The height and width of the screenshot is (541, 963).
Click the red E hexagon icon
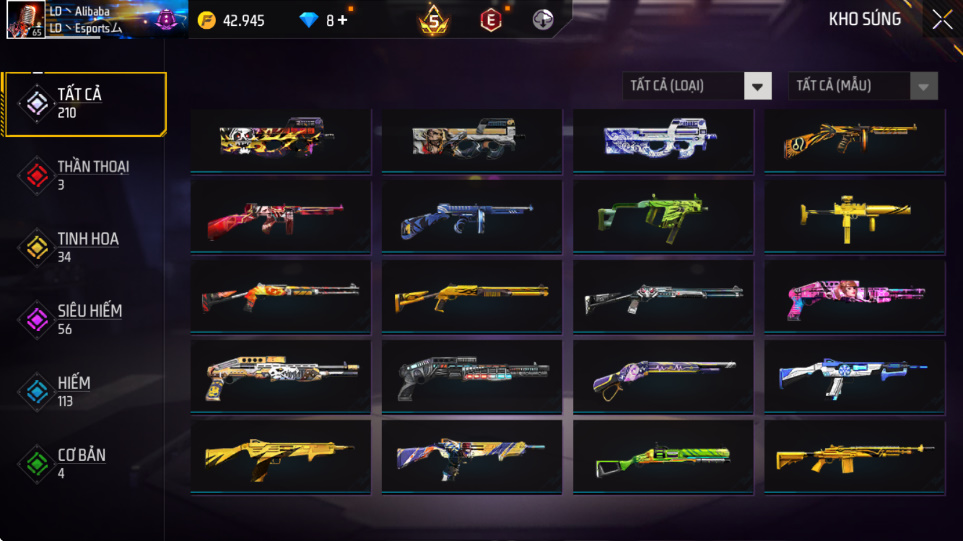[x=490, y=19]
